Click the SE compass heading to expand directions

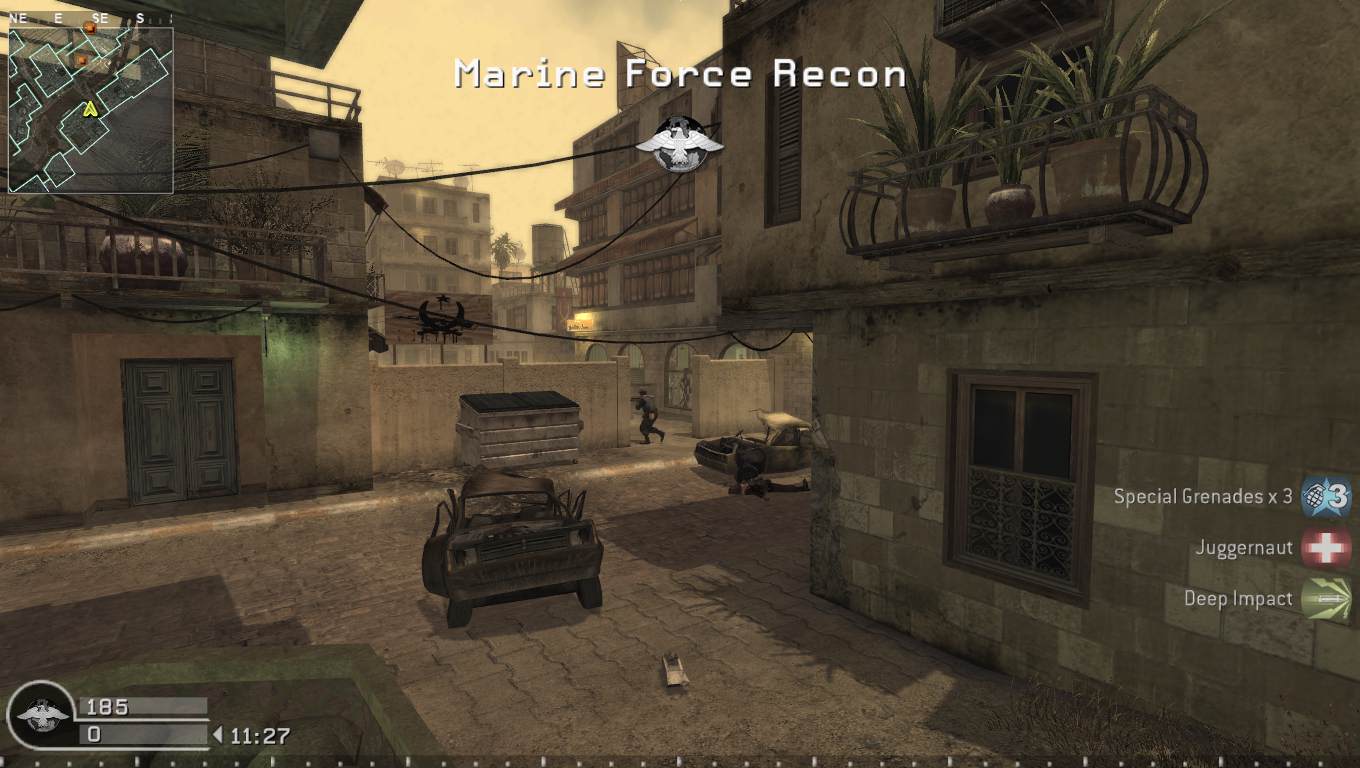click(100, 16)
